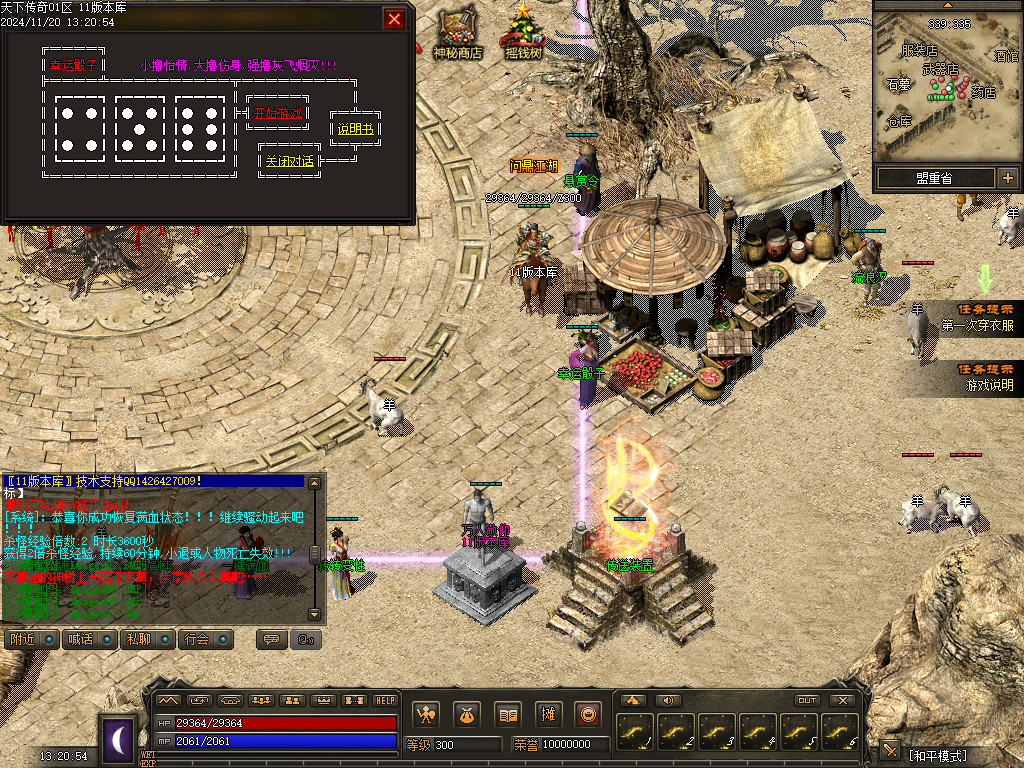Open the 摇钱树 money tree icon

click(522, 34)
